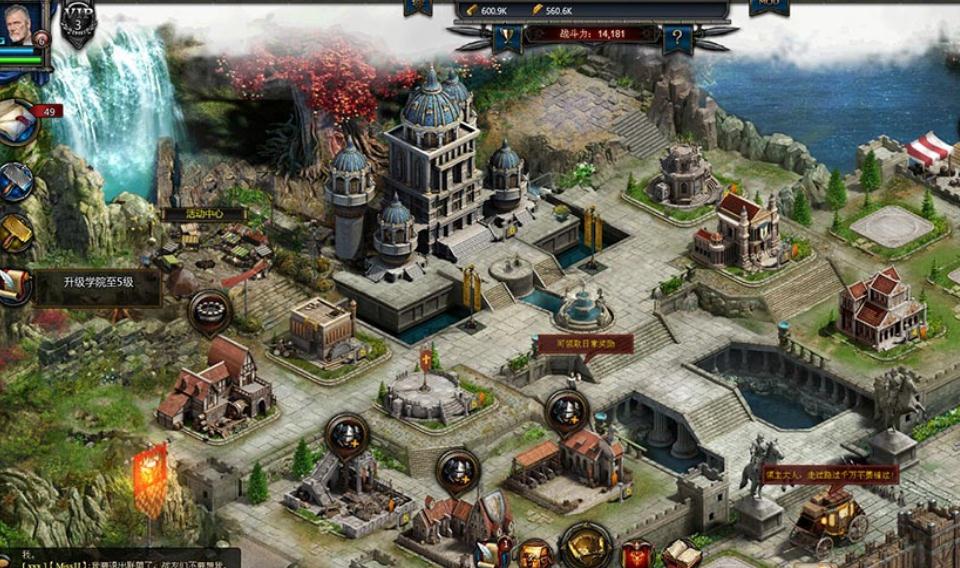Click the large round gold emblem button
Image resolution: width=960 pixels, height=568 pixels.
tap(586, 546)
